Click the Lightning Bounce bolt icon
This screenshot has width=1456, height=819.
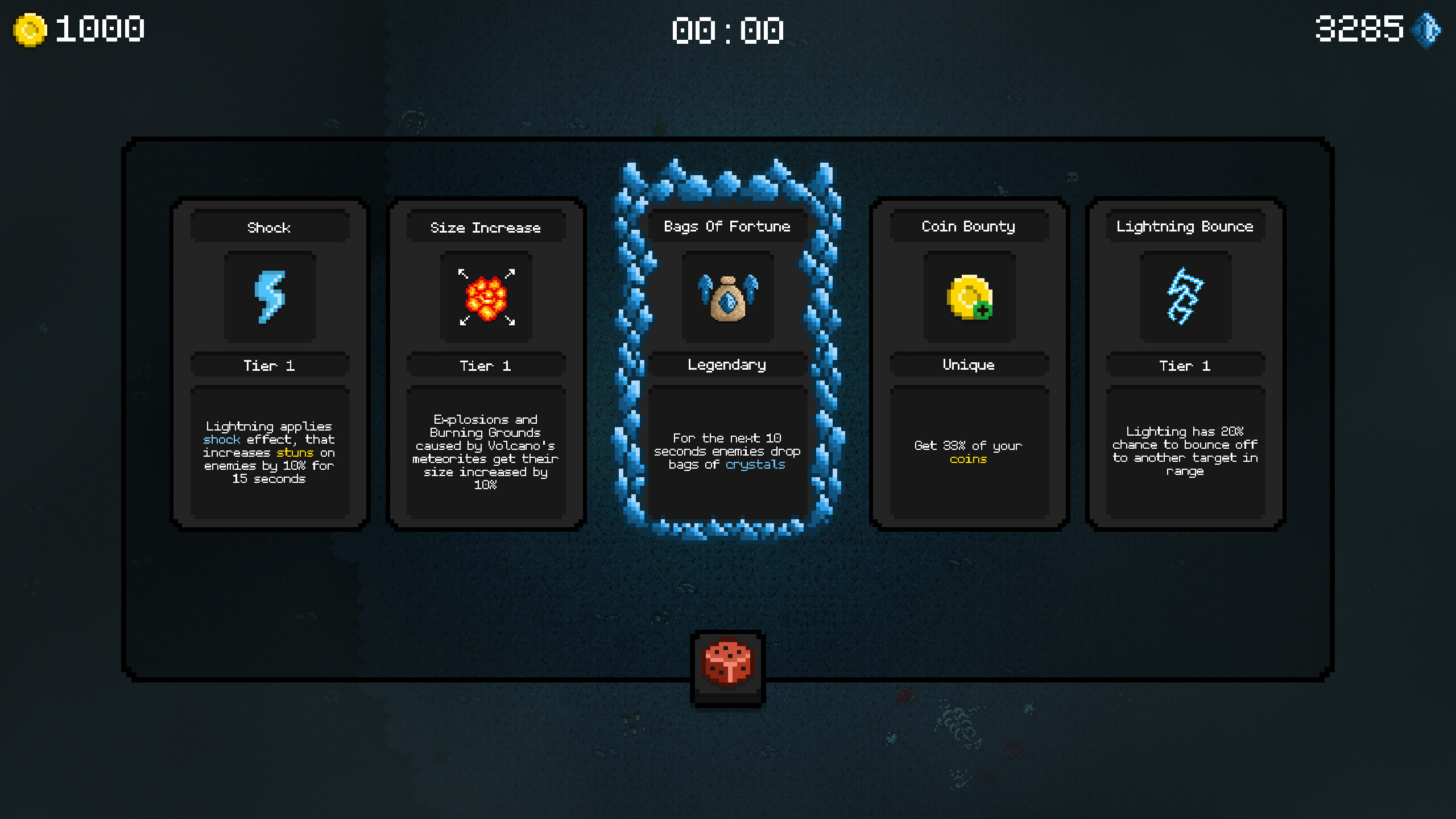(1185, 297)
